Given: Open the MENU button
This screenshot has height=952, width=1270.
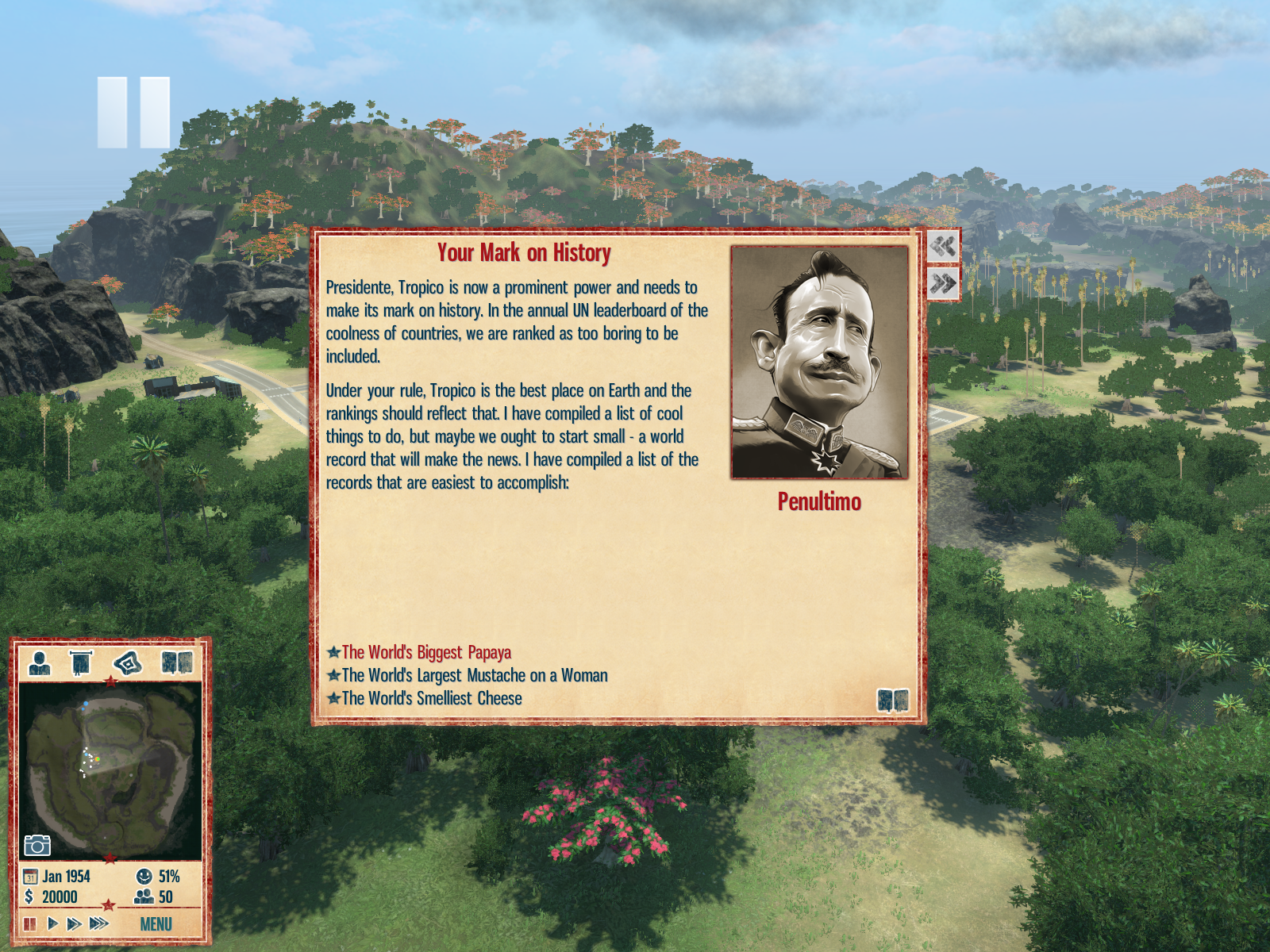Looking at the screenshot, I should point(156,924).
